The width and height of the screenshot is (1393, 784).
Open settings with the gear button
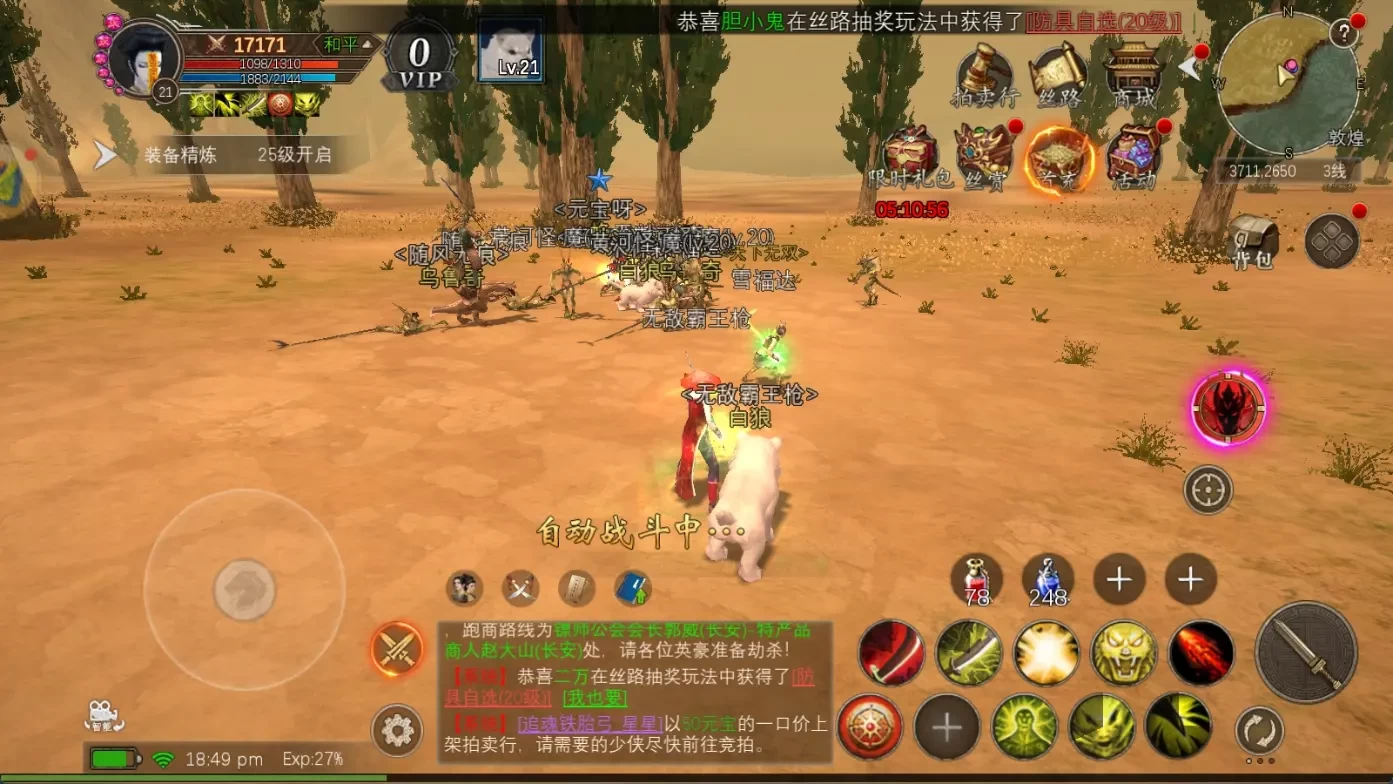(x=397, y=731)
